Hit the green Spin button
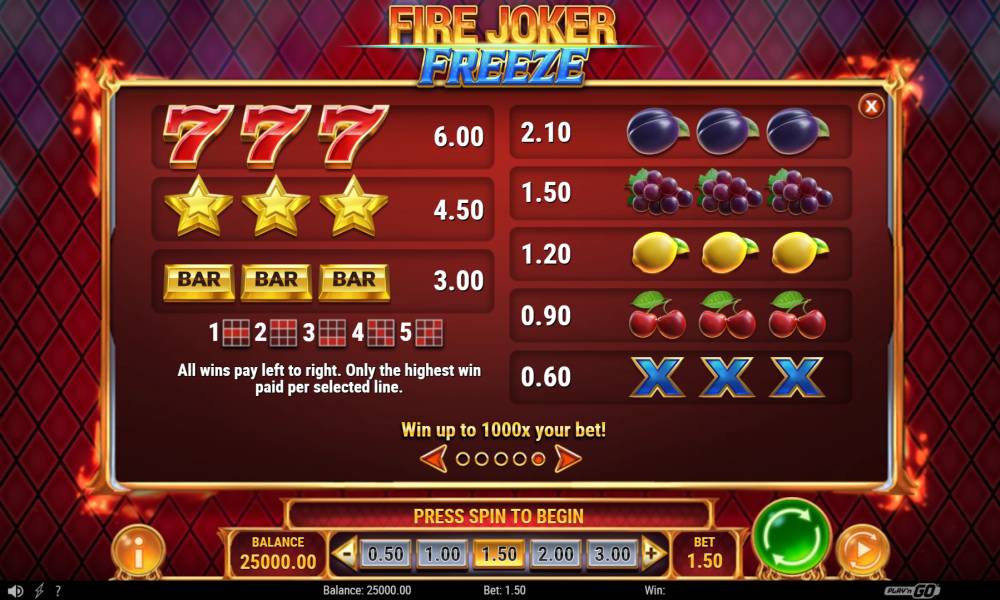1000x600 pixels. 791,537
